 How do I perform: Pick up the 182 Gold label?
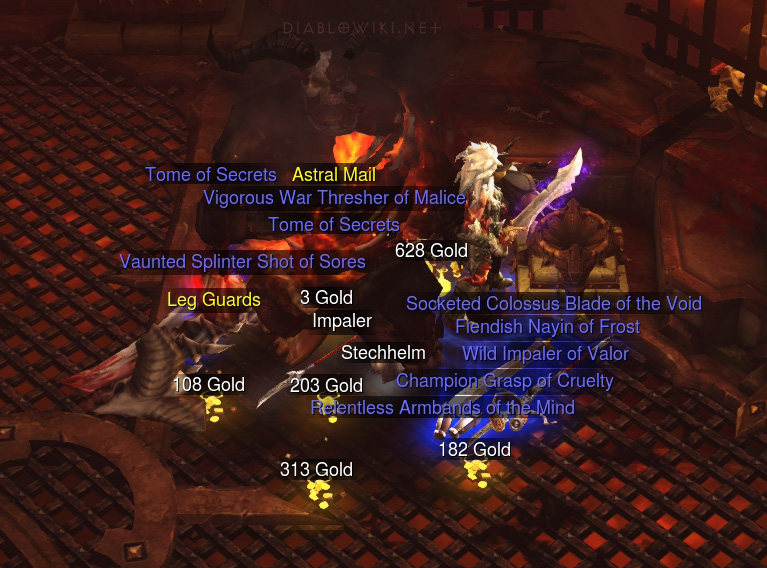tap(474, 450)
